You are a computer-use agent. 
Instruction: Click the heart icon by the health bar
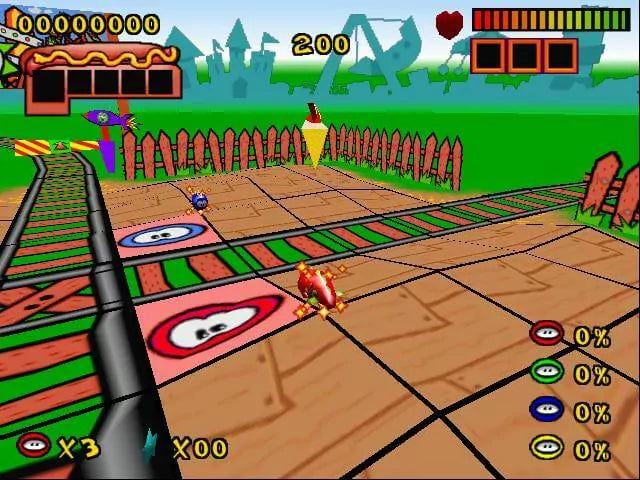pyautogui.click(x=450, y=21)
